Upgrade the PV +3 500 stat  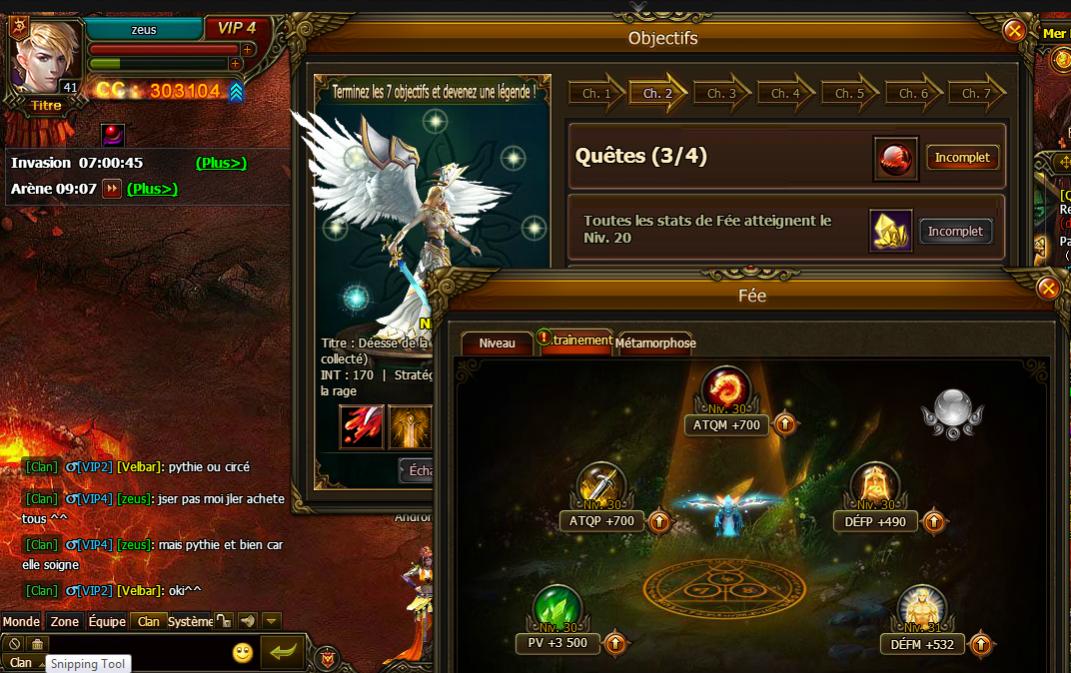tap(616, 643)
